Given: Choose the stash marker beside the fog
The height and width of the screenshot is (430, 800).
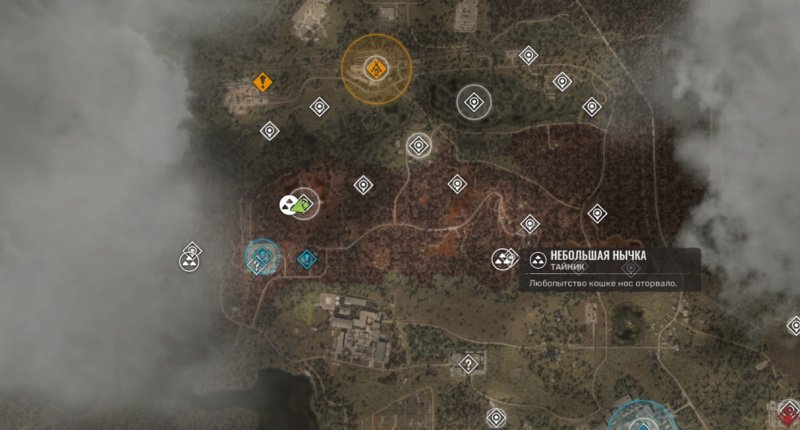Looking at the screenshot, I should click(188, 262).
